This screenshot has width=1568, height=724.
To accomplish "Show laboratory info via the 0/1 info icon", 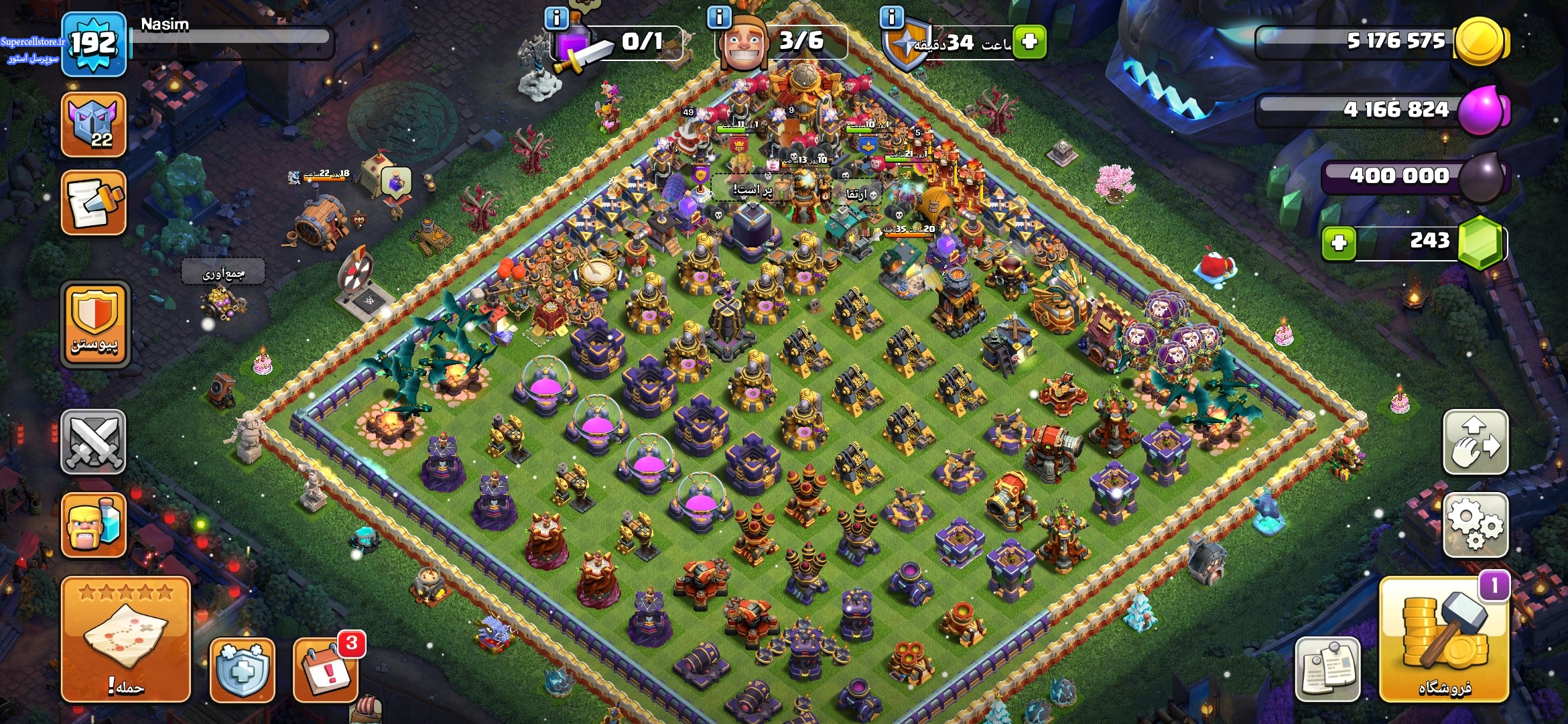I will tap(556, 18).
